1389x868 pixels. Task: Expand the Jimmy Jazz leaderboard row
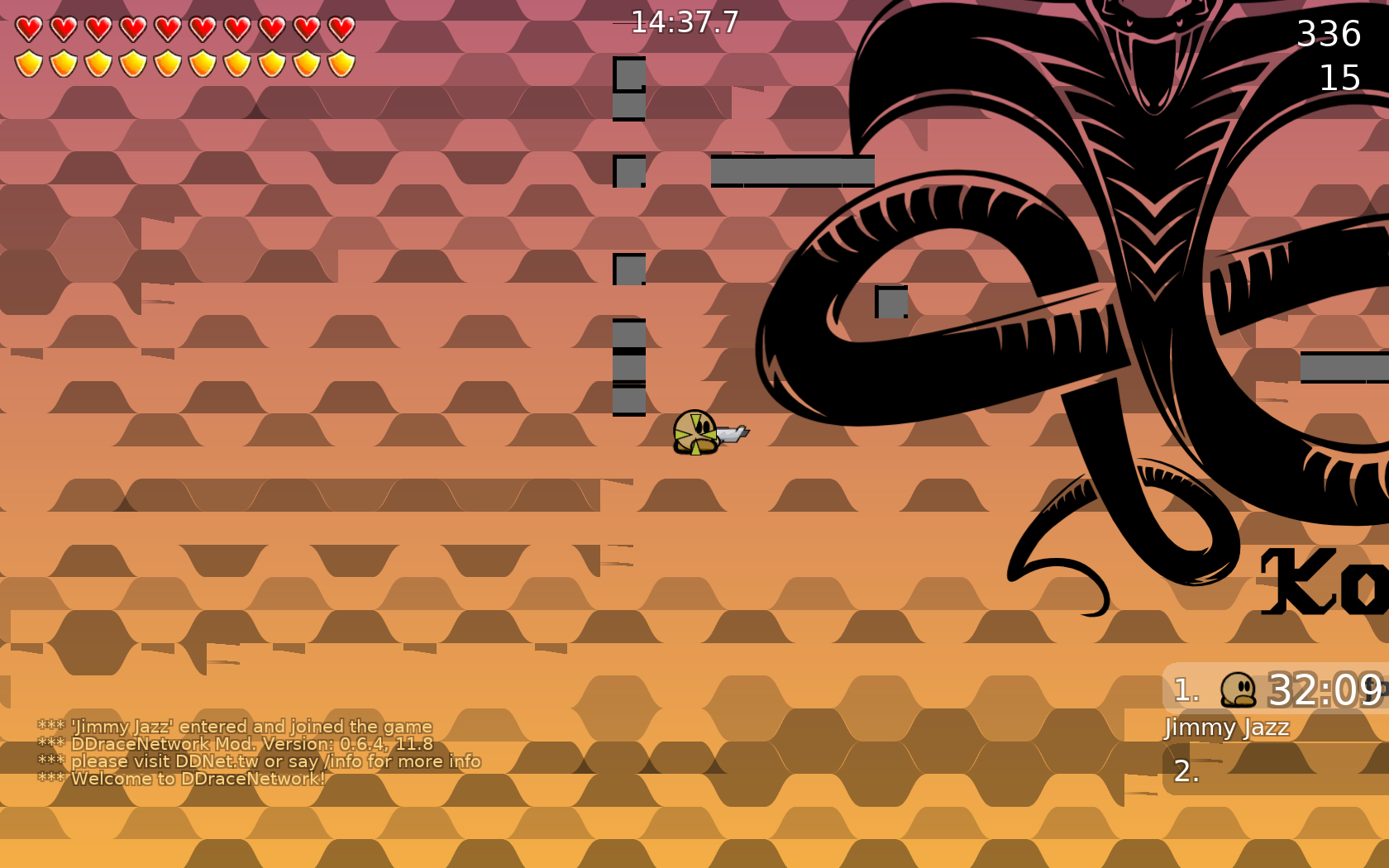1227,727
